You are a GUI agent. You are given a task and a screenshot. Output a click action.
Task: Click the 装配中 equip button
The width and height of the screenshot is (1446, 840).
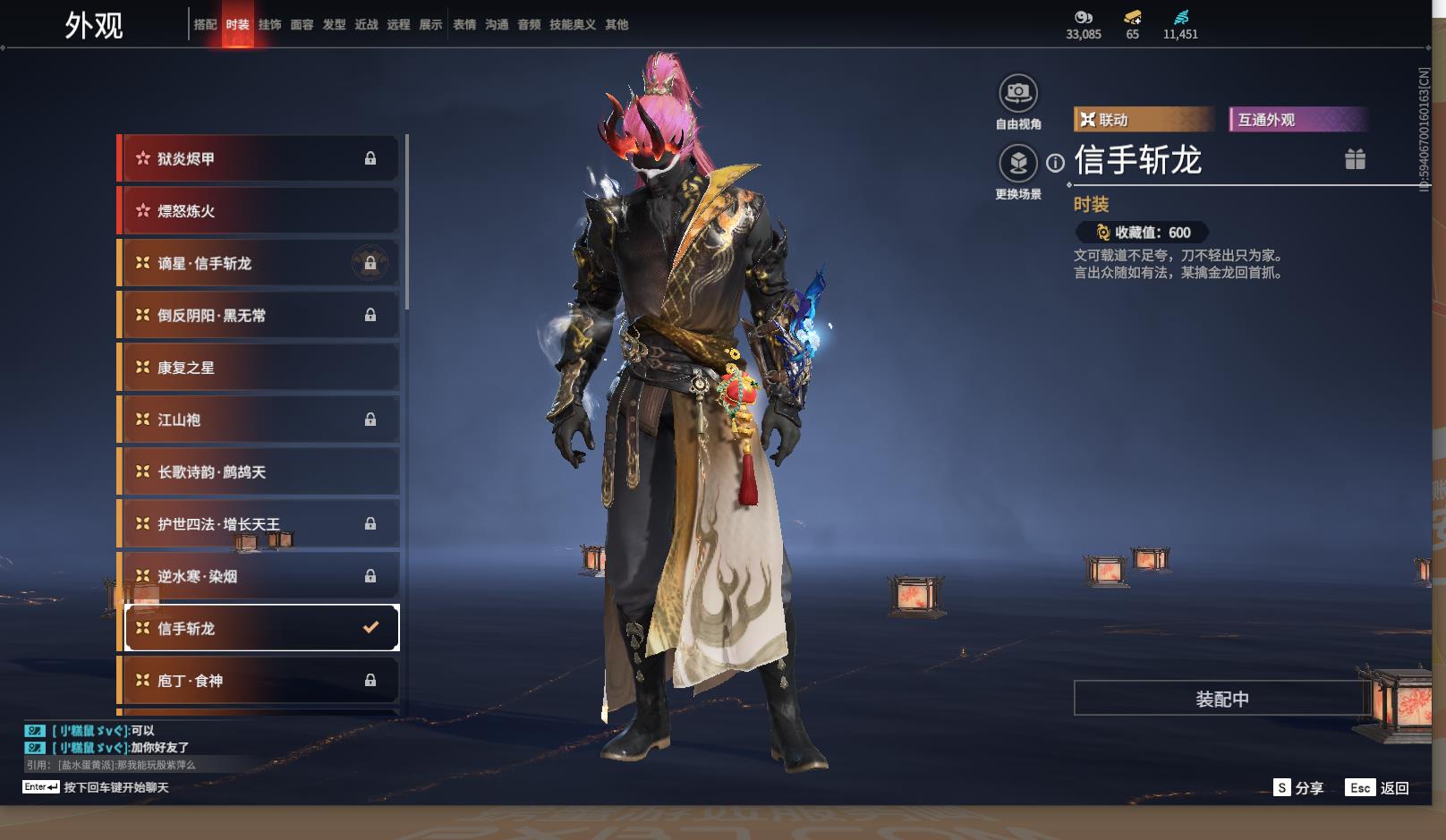(x=1221, y=699)
